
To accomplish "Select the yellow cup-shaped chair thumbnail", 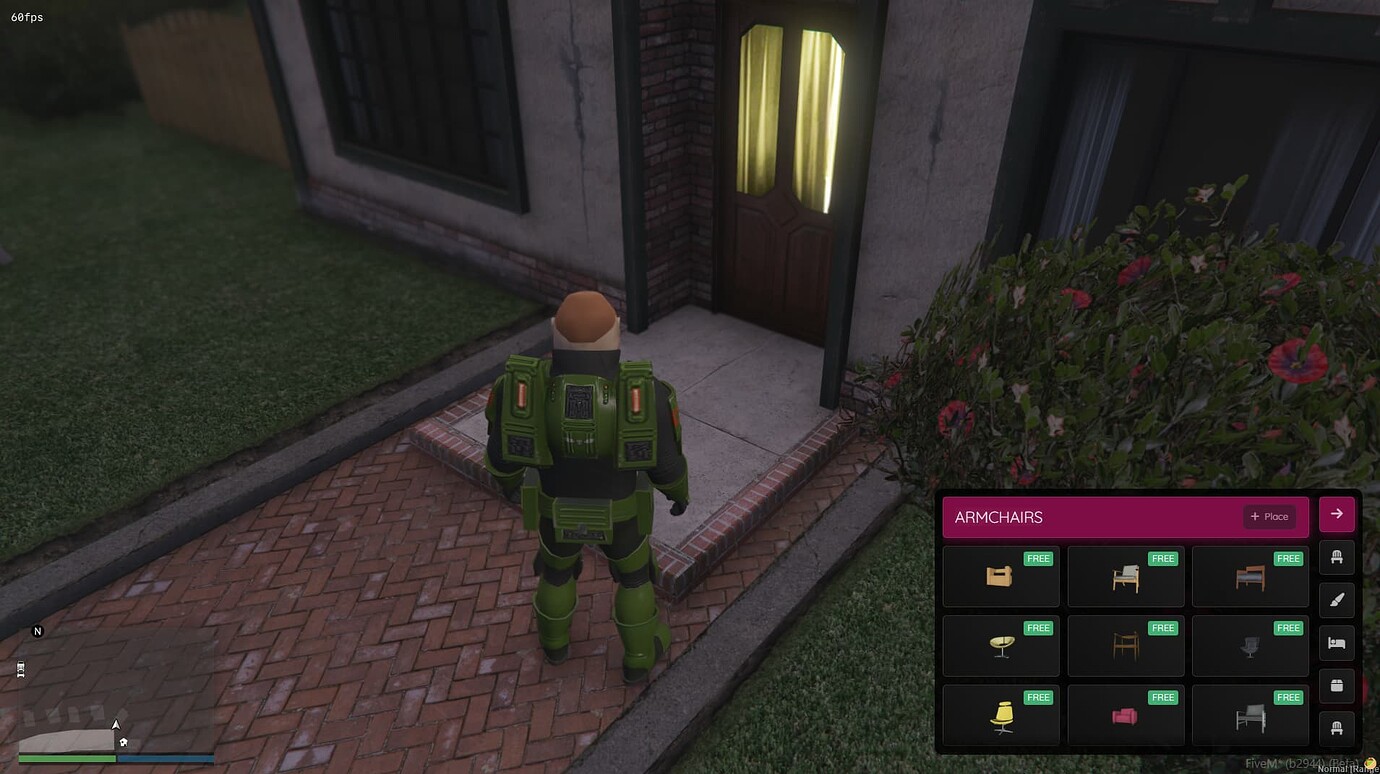I will [1000, 646].
